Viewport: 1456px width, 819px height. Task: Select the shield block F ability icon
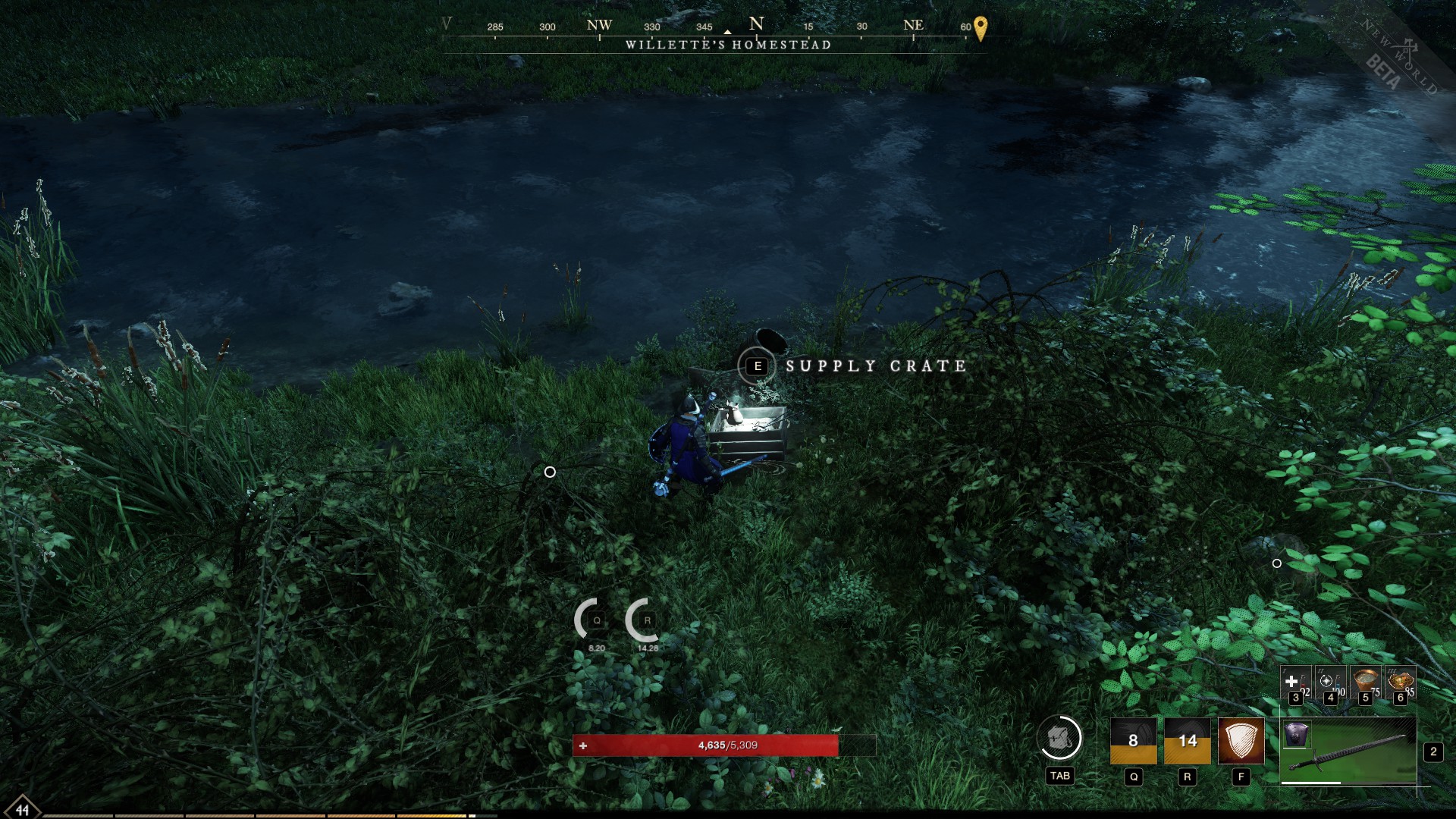click(x=1241, y=742)
